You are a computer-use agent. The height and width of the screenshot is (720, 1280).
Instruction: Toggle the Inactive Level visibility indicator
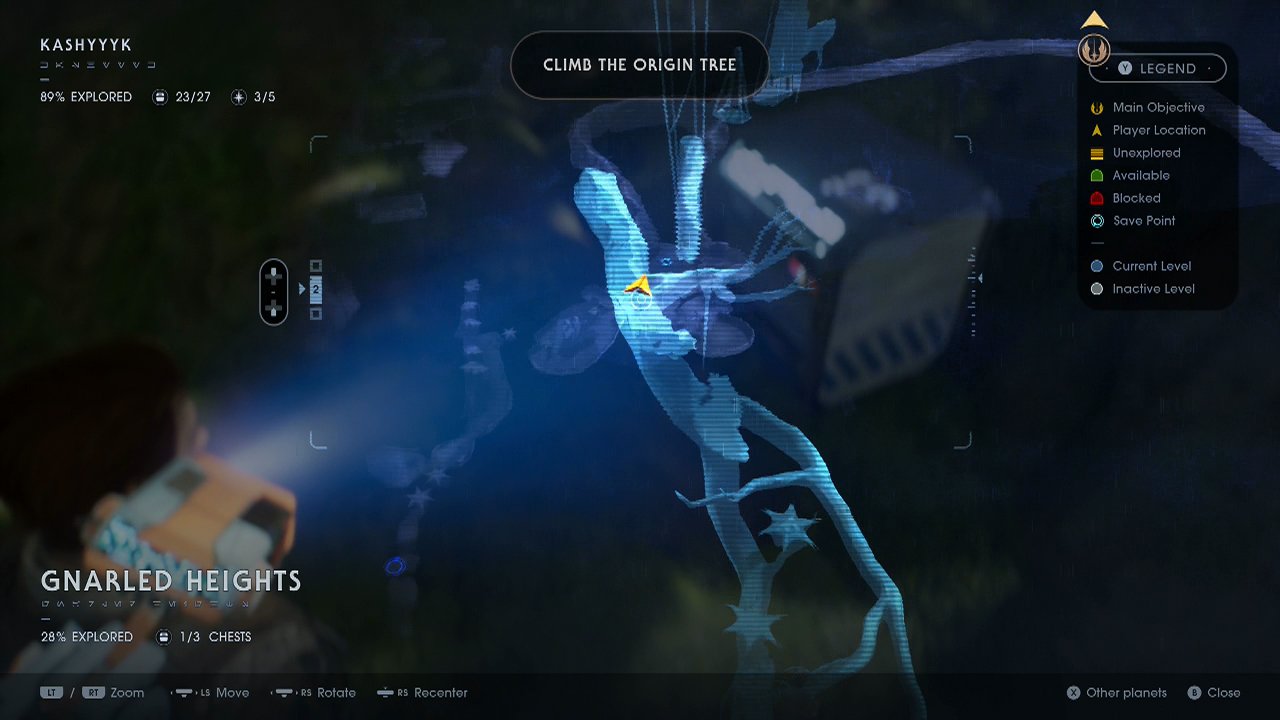click(1097, 289)
